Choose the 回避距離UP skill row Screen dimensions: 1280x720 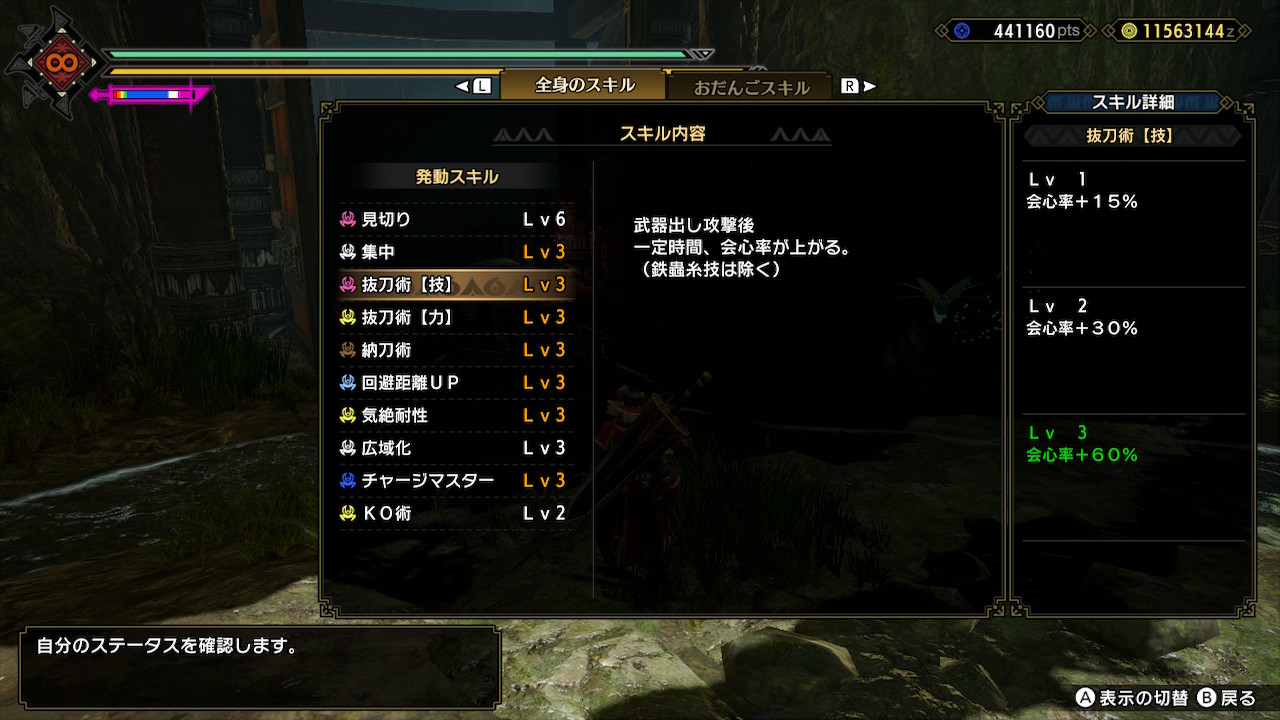(455, 383)
